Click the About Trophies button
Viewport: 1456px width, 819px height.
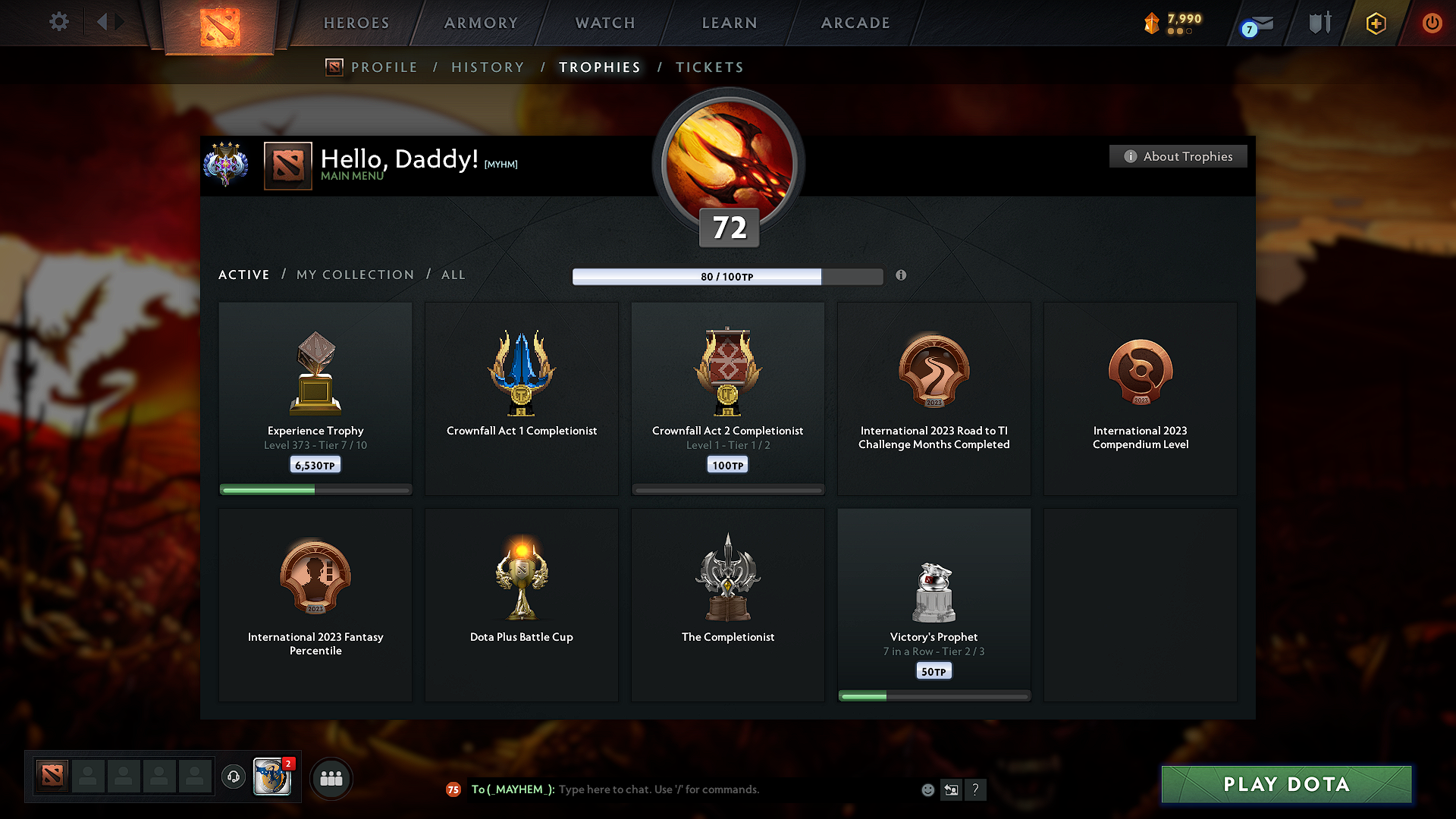coord(1178,156)
